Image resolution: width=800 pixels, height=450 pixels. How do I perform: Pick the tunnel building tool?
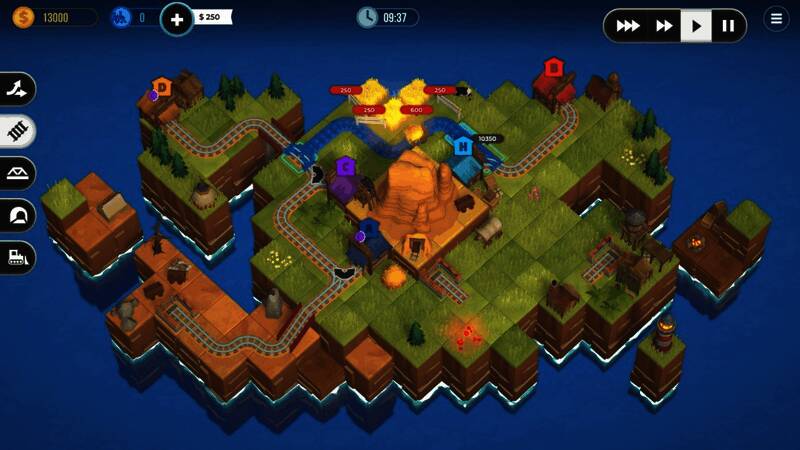[x=18, y=215]
